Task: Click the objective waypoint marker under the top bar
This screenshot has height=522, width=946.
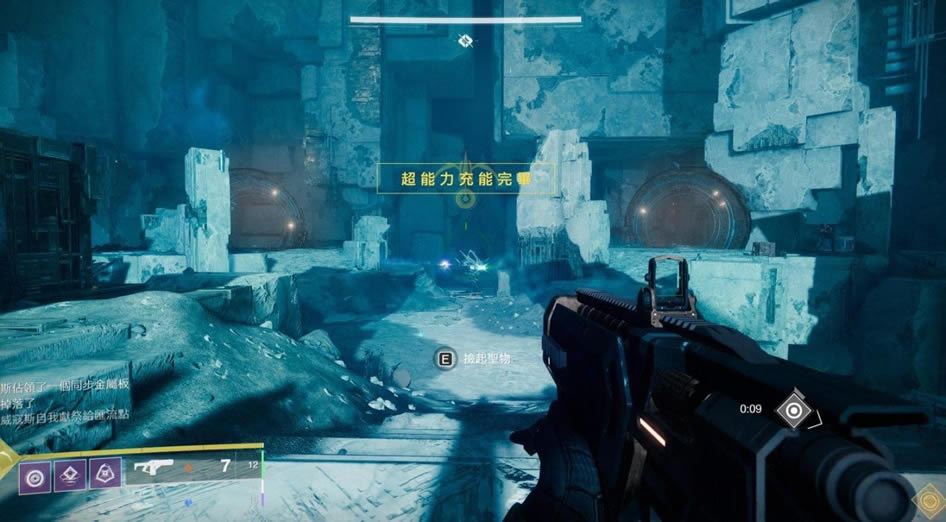Action: (x=465, y=40)
